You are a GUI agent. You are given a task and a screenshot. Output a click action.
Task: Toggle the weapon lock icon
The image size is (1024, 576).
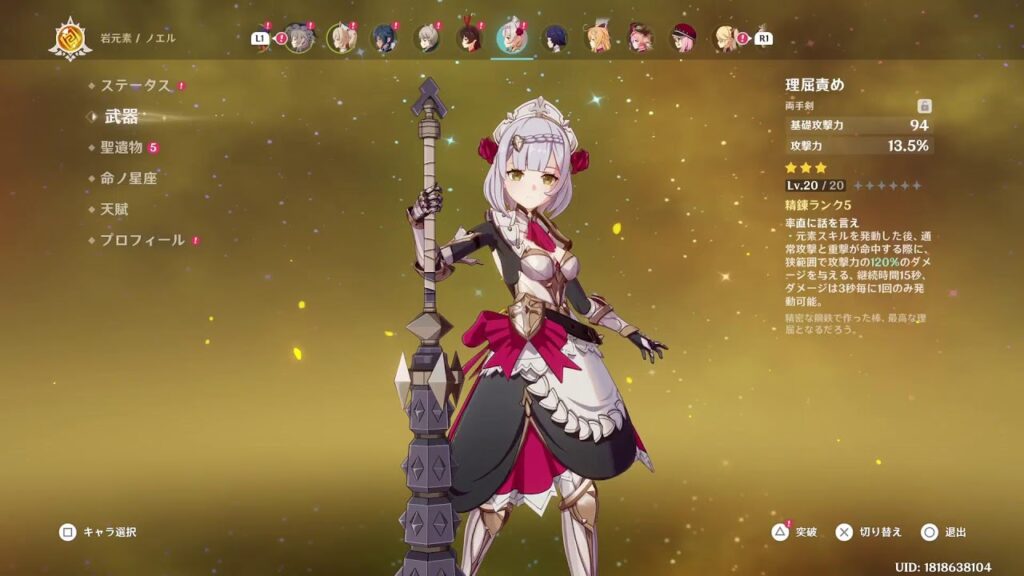click(925, 106)
